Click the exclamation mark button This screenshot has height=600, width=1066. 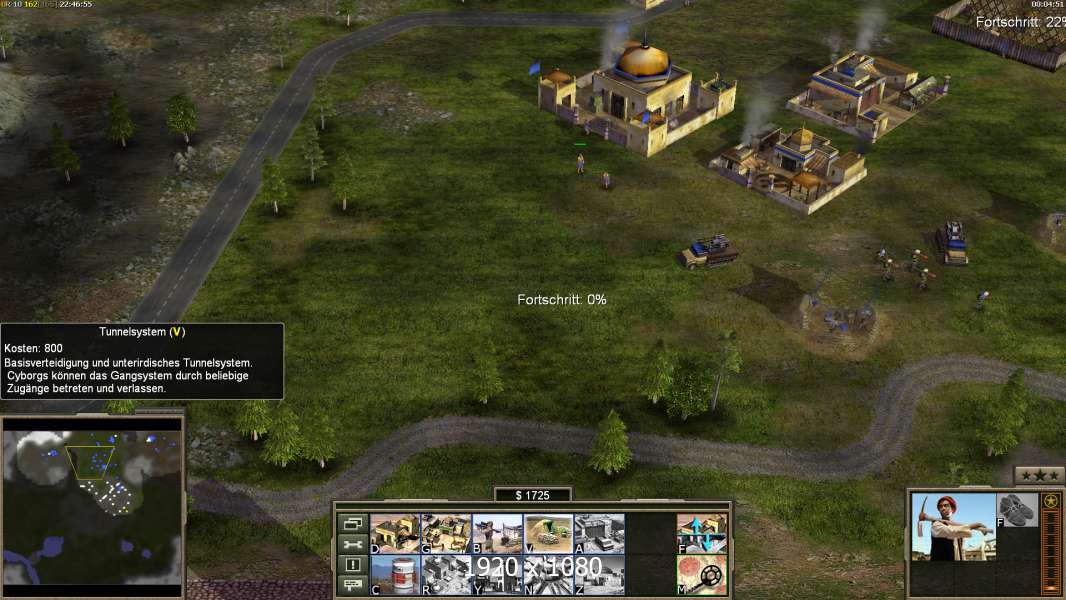352,565
